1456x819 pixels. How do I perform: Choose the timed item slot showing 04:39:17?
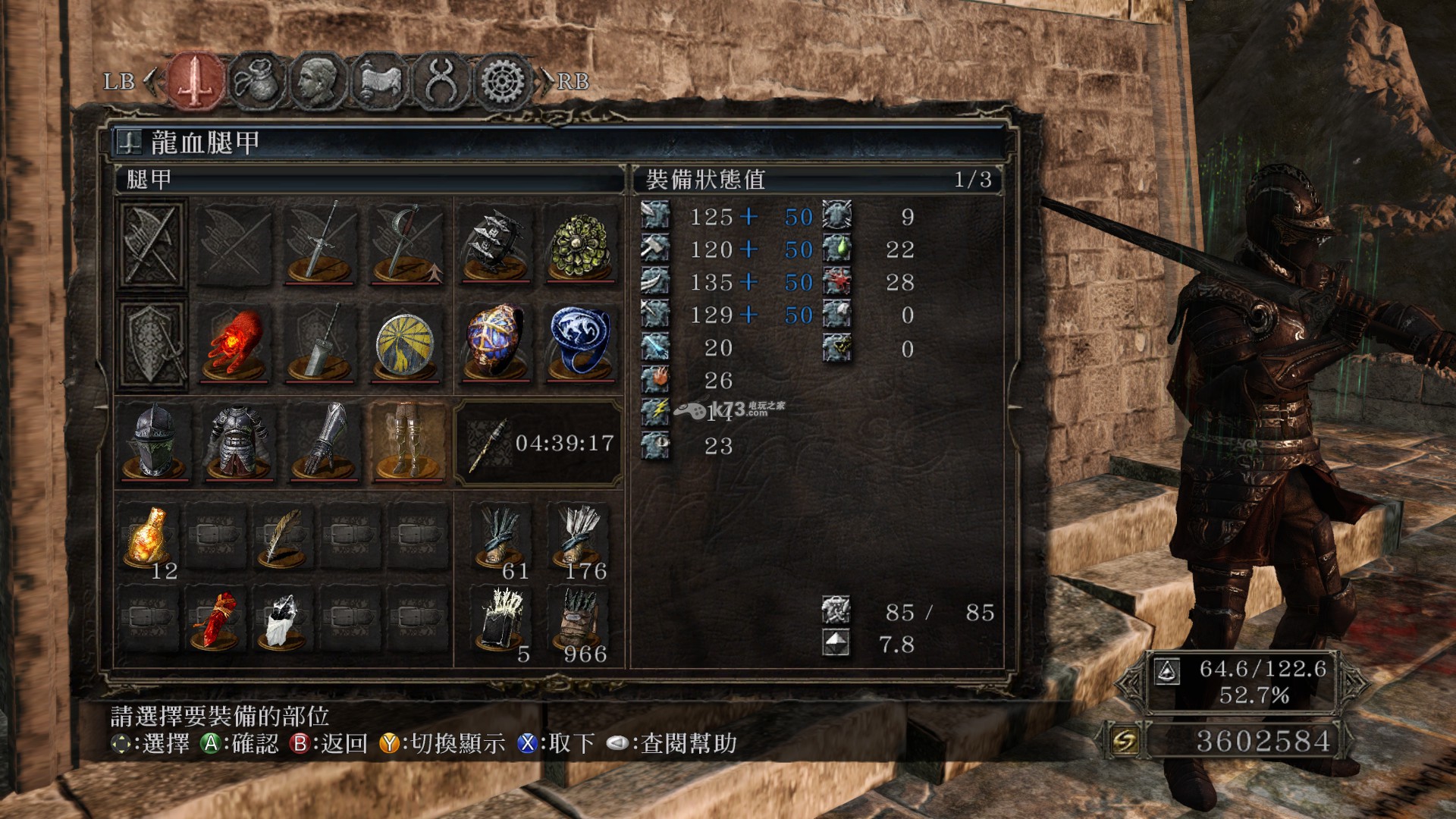538,443
